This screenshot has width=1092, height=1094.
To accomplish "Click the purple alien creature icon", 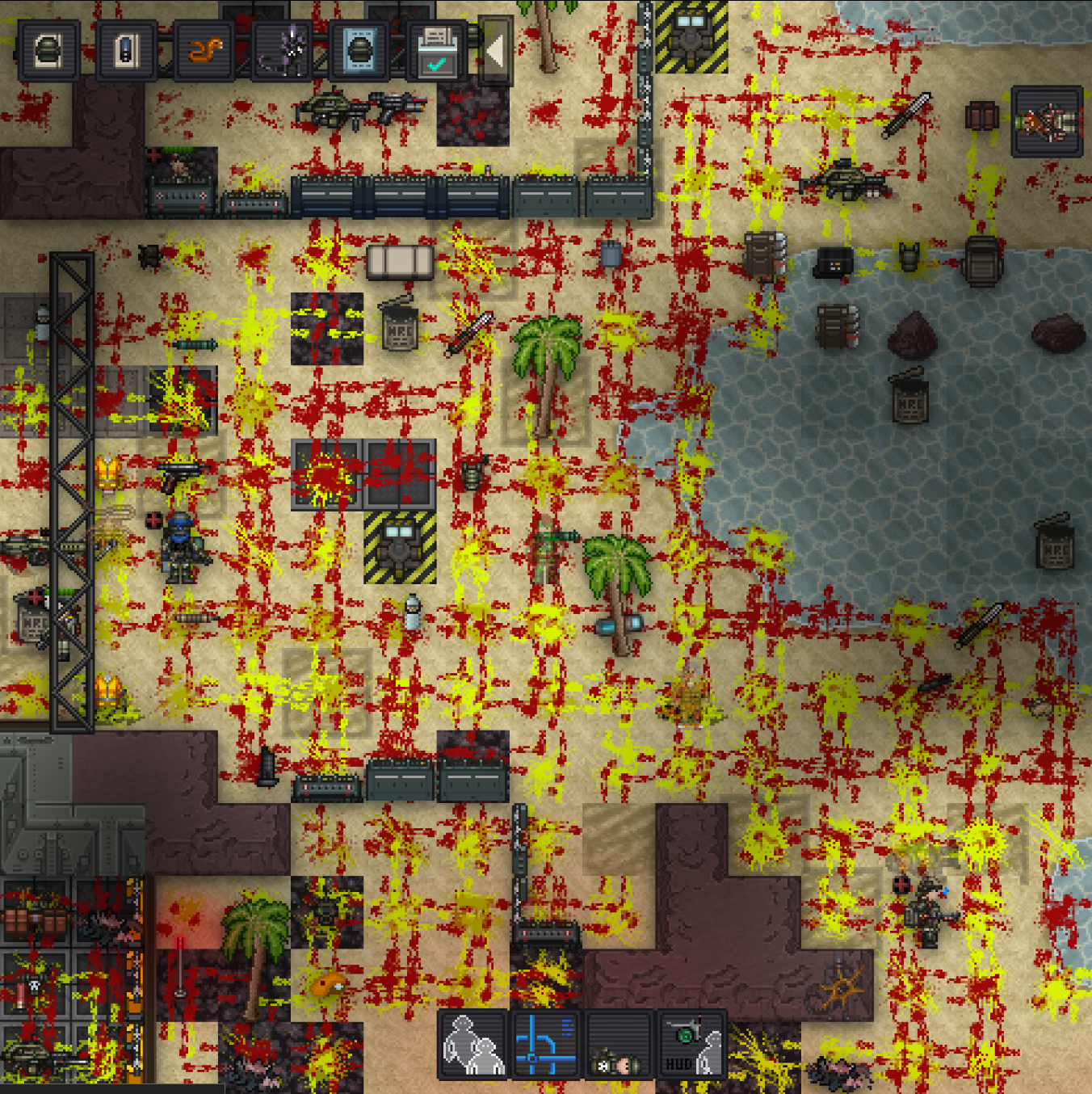I will (x=282, y=51).
